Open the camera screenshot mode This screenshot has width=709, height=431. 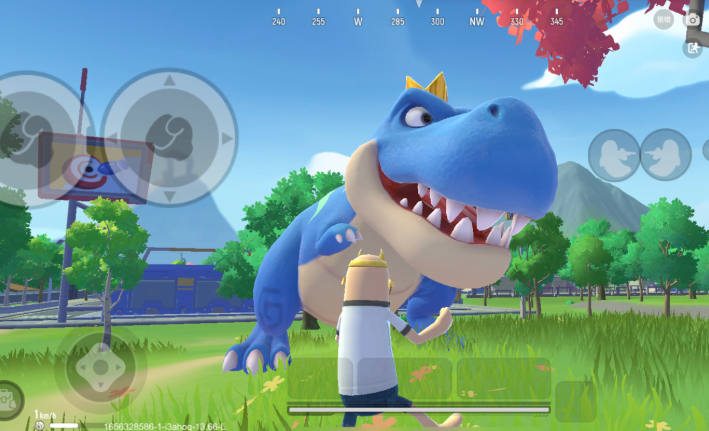(692, 19)
